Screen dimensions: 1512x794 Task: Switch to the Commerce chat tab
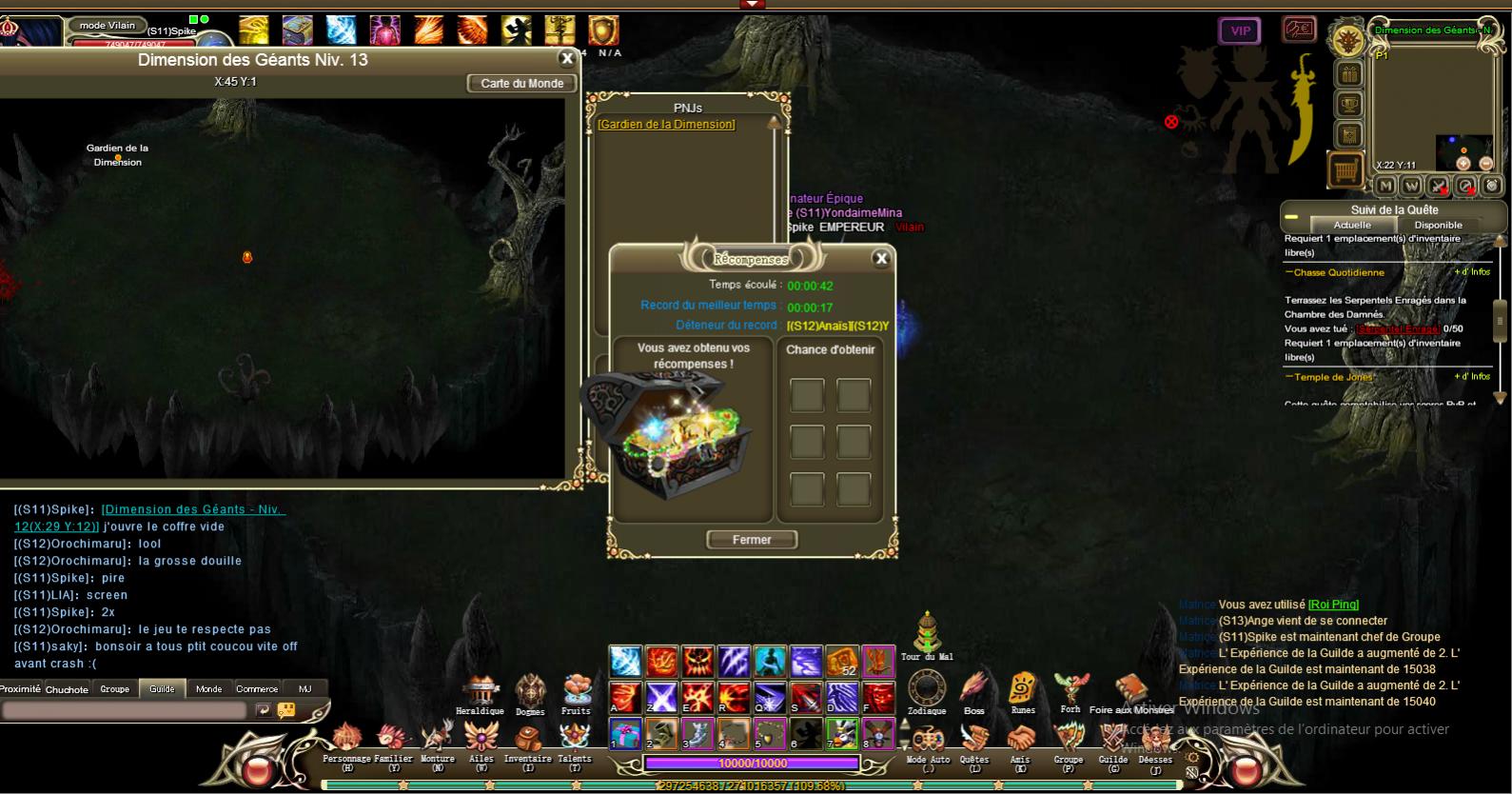(x=257, y=688)
